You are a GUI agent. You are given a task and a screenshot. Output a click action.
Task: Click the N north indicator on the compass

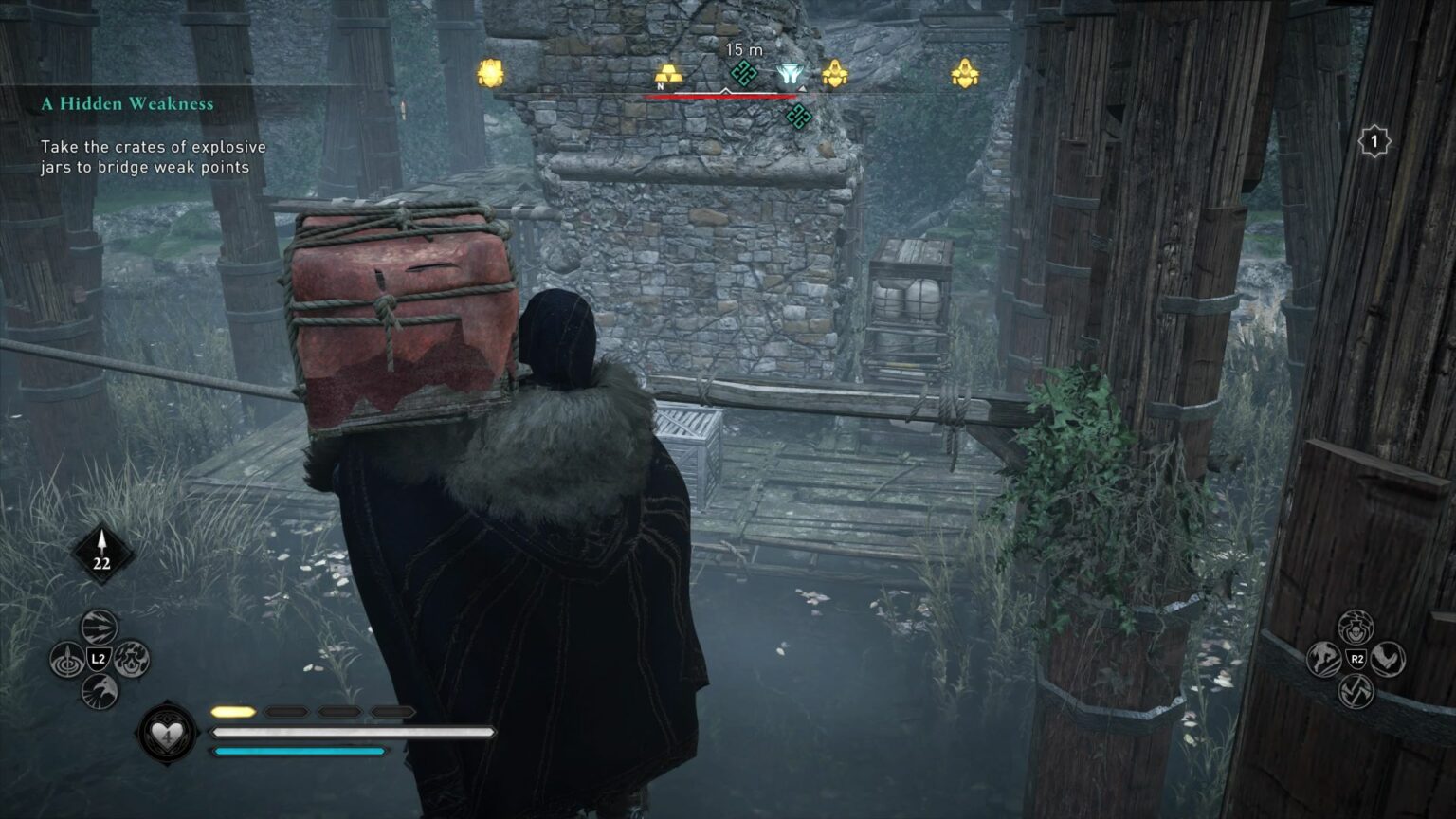click(661, 85)
